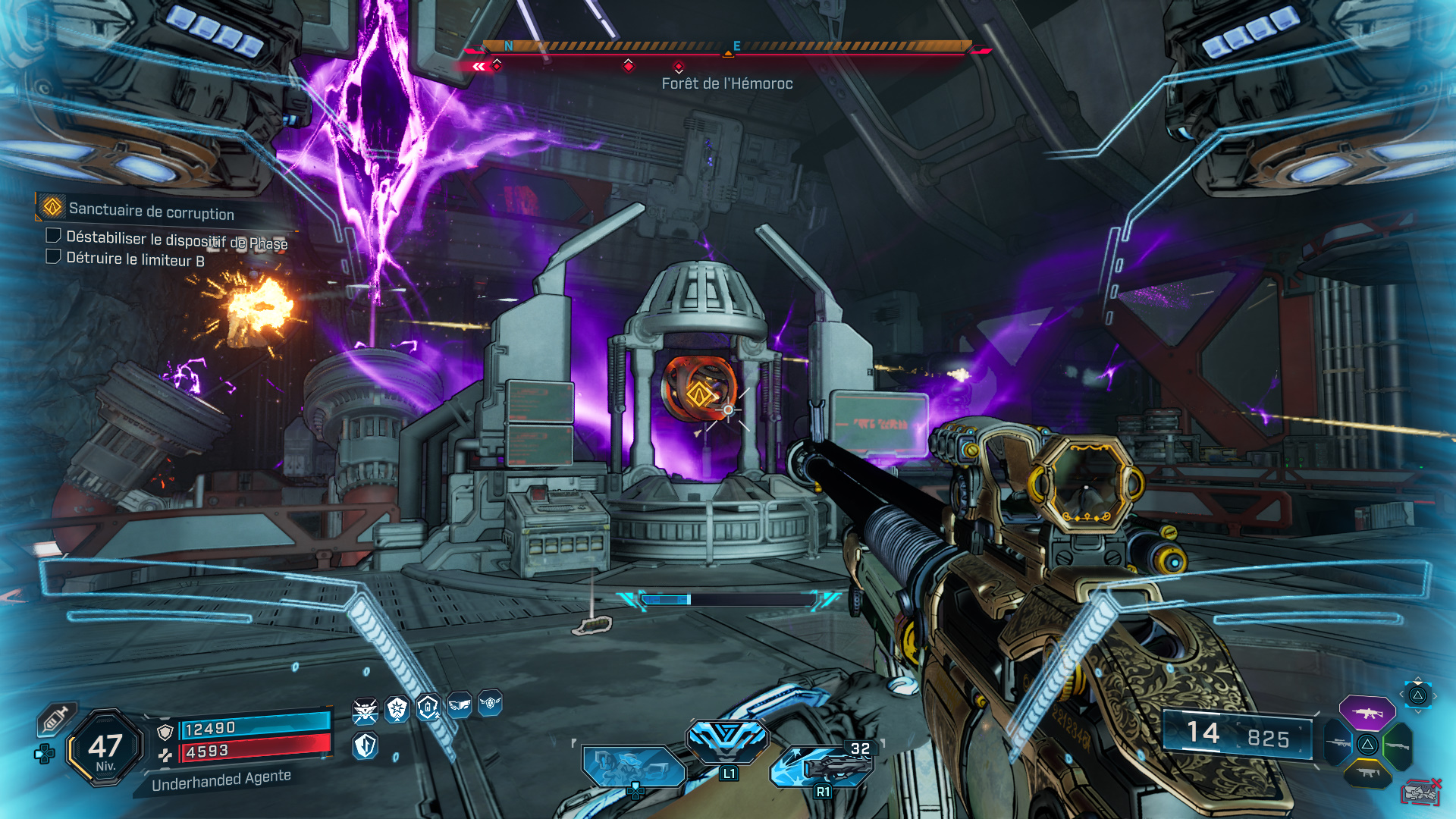
Task: Equip the green shotgun weapon slot
Action: [1398, 745]
